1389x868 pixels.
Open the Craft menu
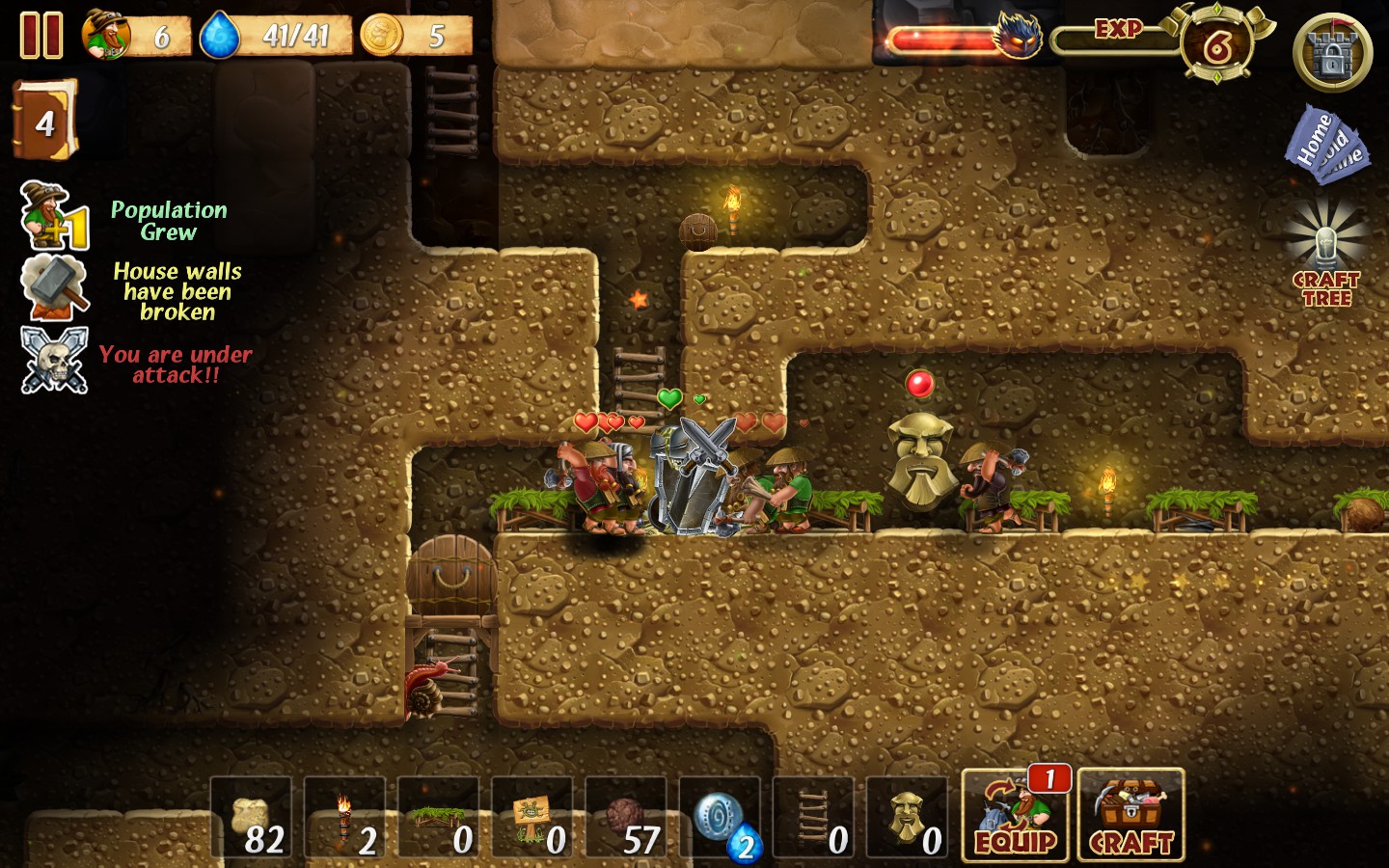point(1130,815)
